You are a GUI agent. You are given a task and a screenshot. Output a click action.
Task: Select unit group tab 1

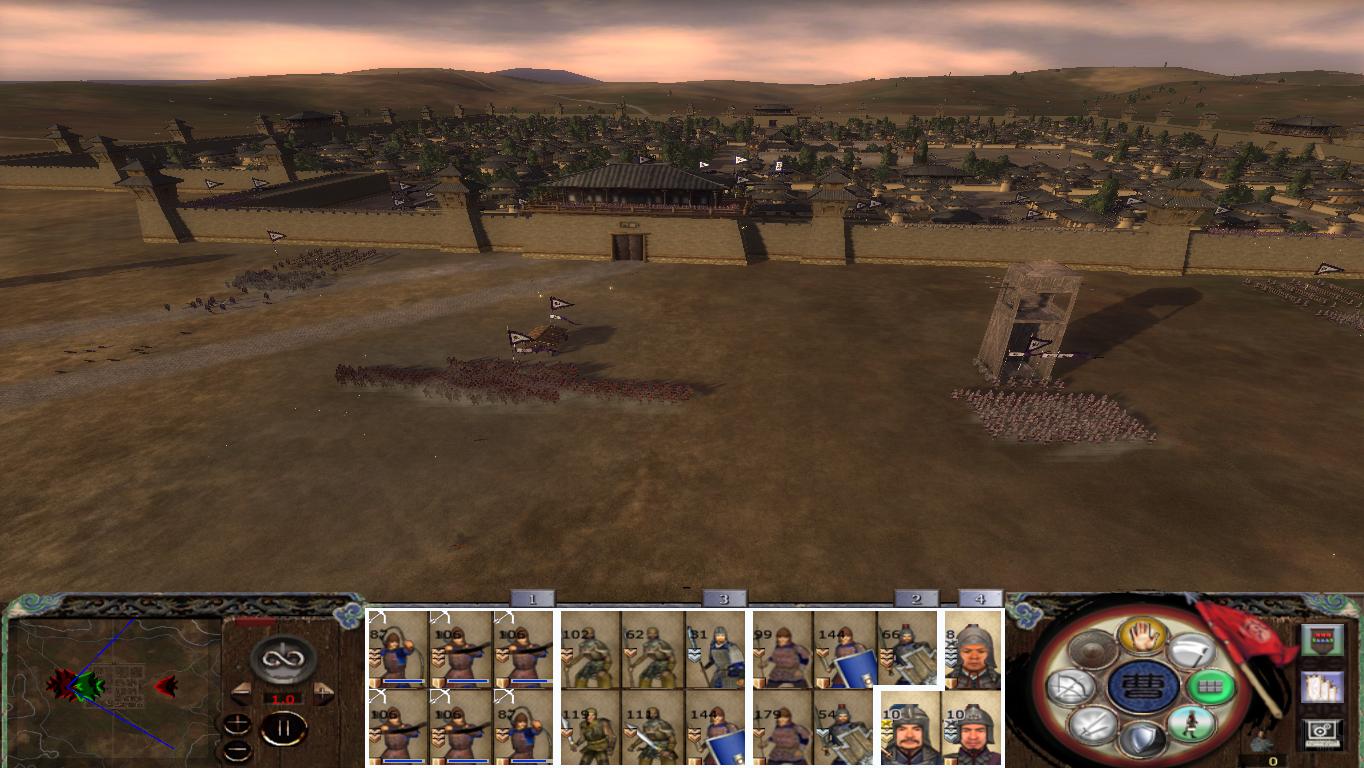coord(533,597)
